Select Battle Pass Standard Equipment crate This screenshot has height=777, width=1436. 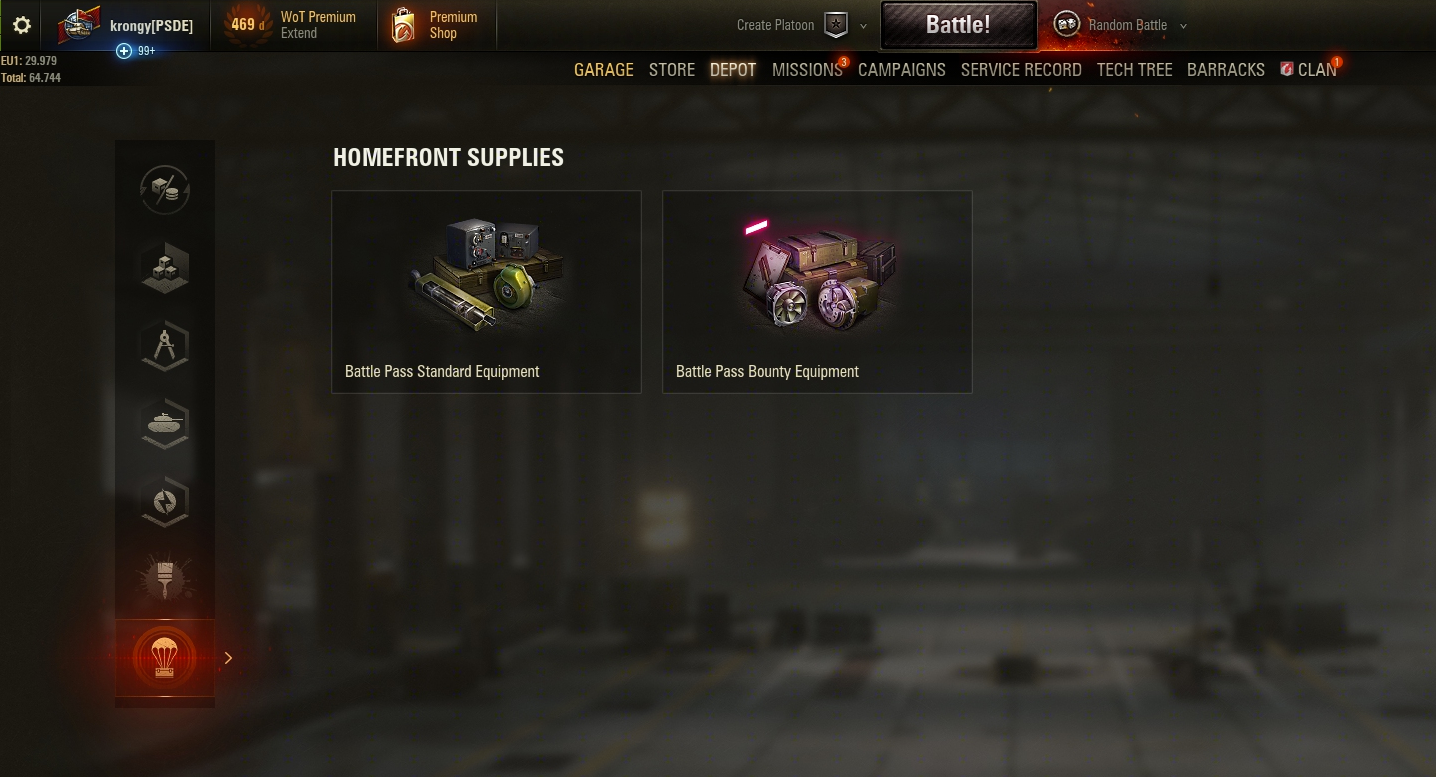tap(486, 291)
